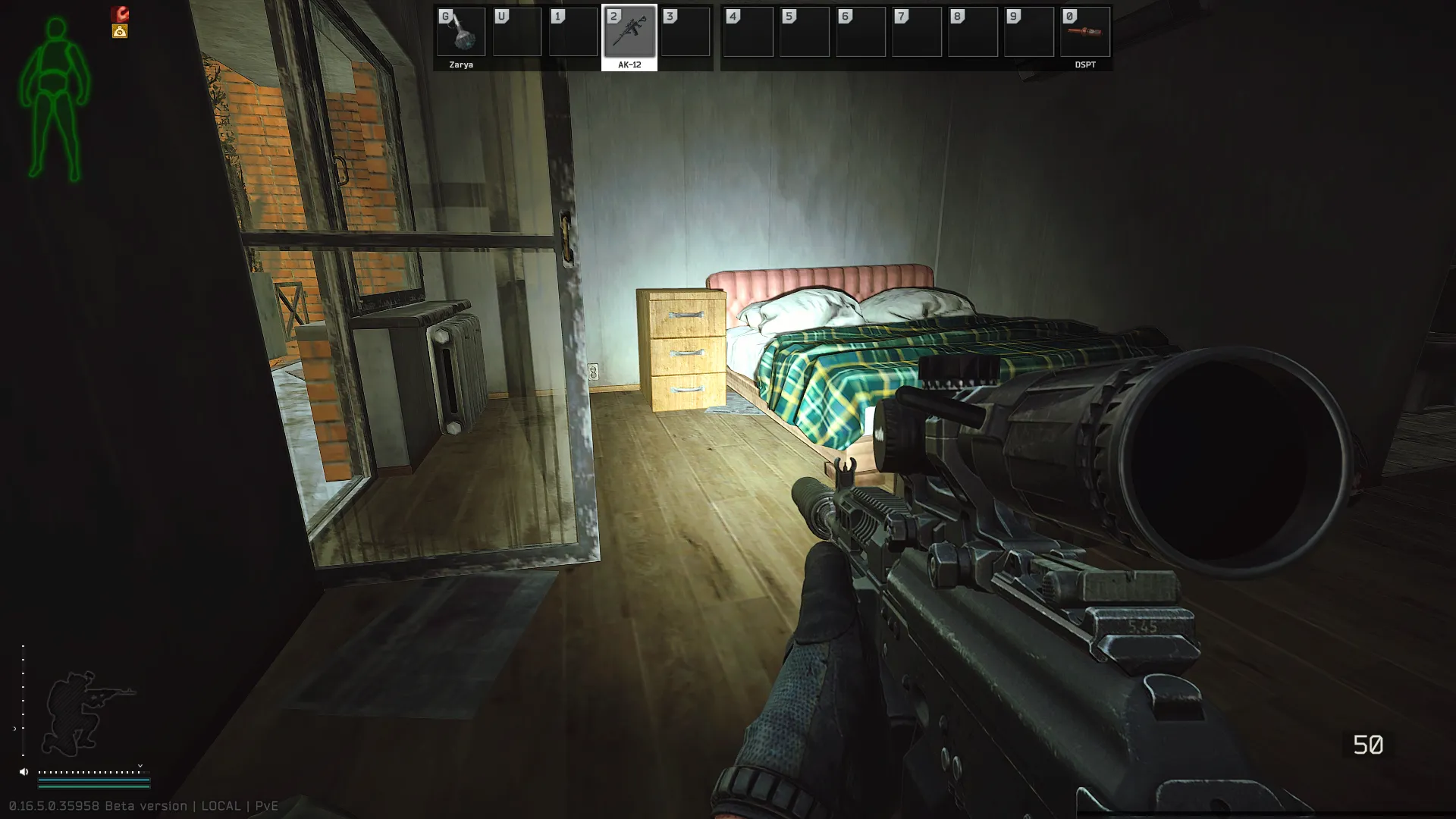This screenshot has height=819, width=1456.
Task: Click the crouching soldier stance indicator
Action: (x=83, y=713)
